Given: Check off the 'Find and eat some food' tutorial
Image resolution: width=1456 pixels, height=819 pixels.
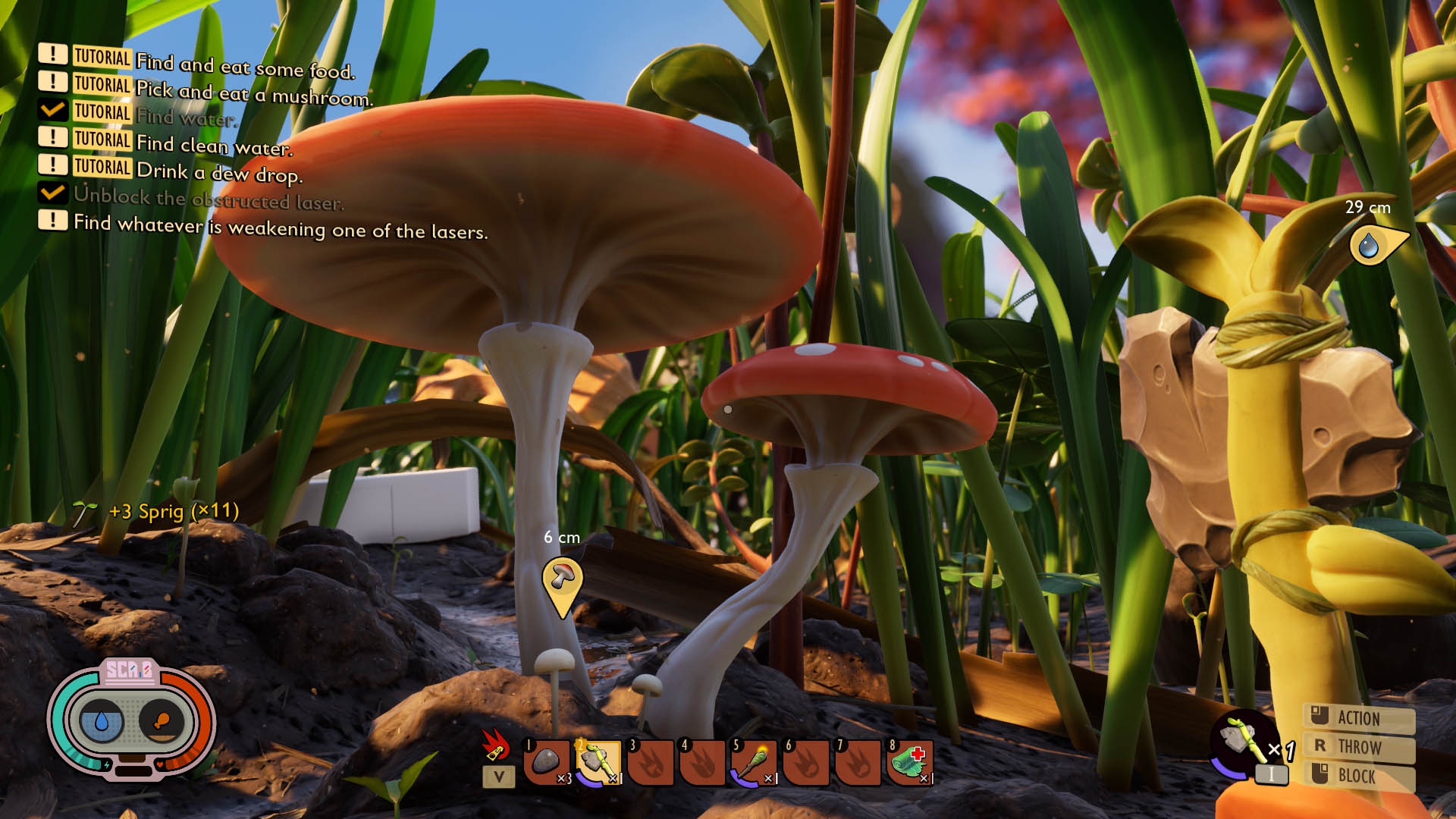Looking at the screenshot, I should (52, 55).
